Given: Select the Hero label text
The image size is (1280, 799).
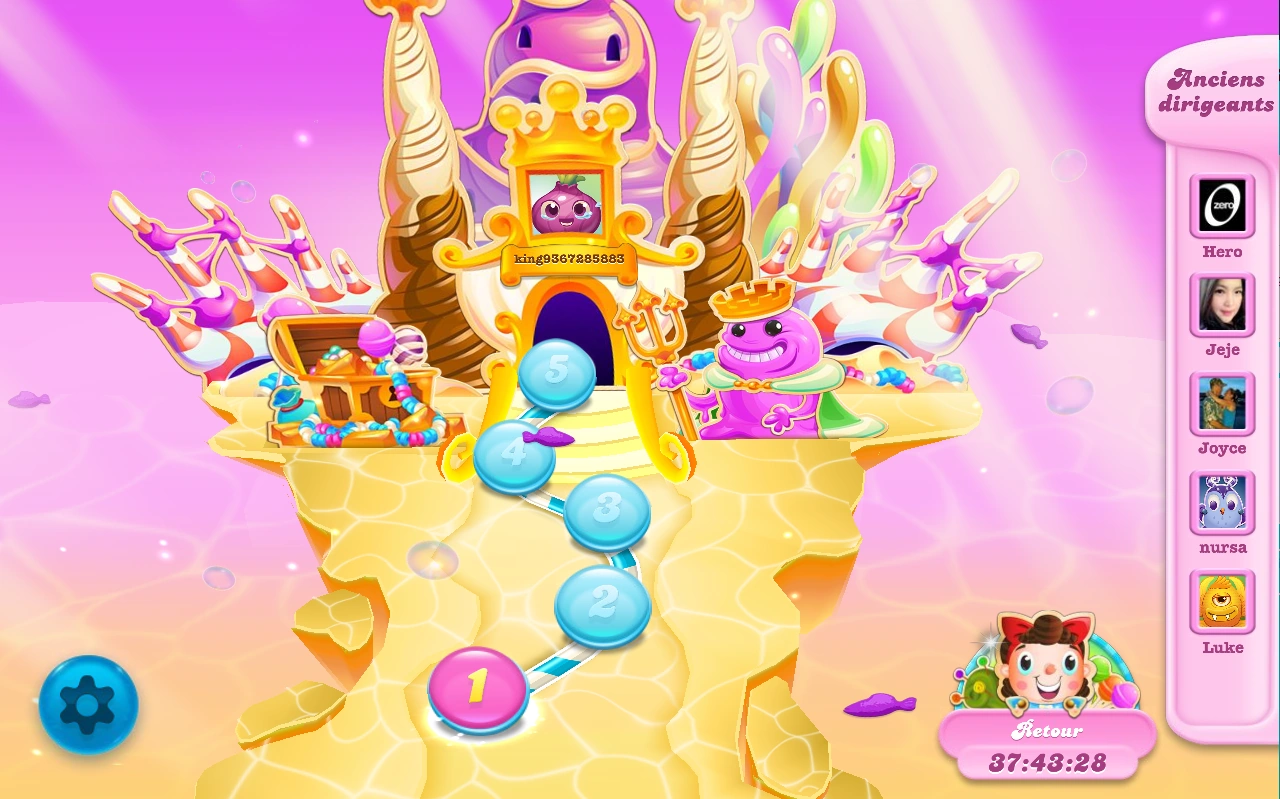Looking at the screenshot, I should coord(1221,251).
